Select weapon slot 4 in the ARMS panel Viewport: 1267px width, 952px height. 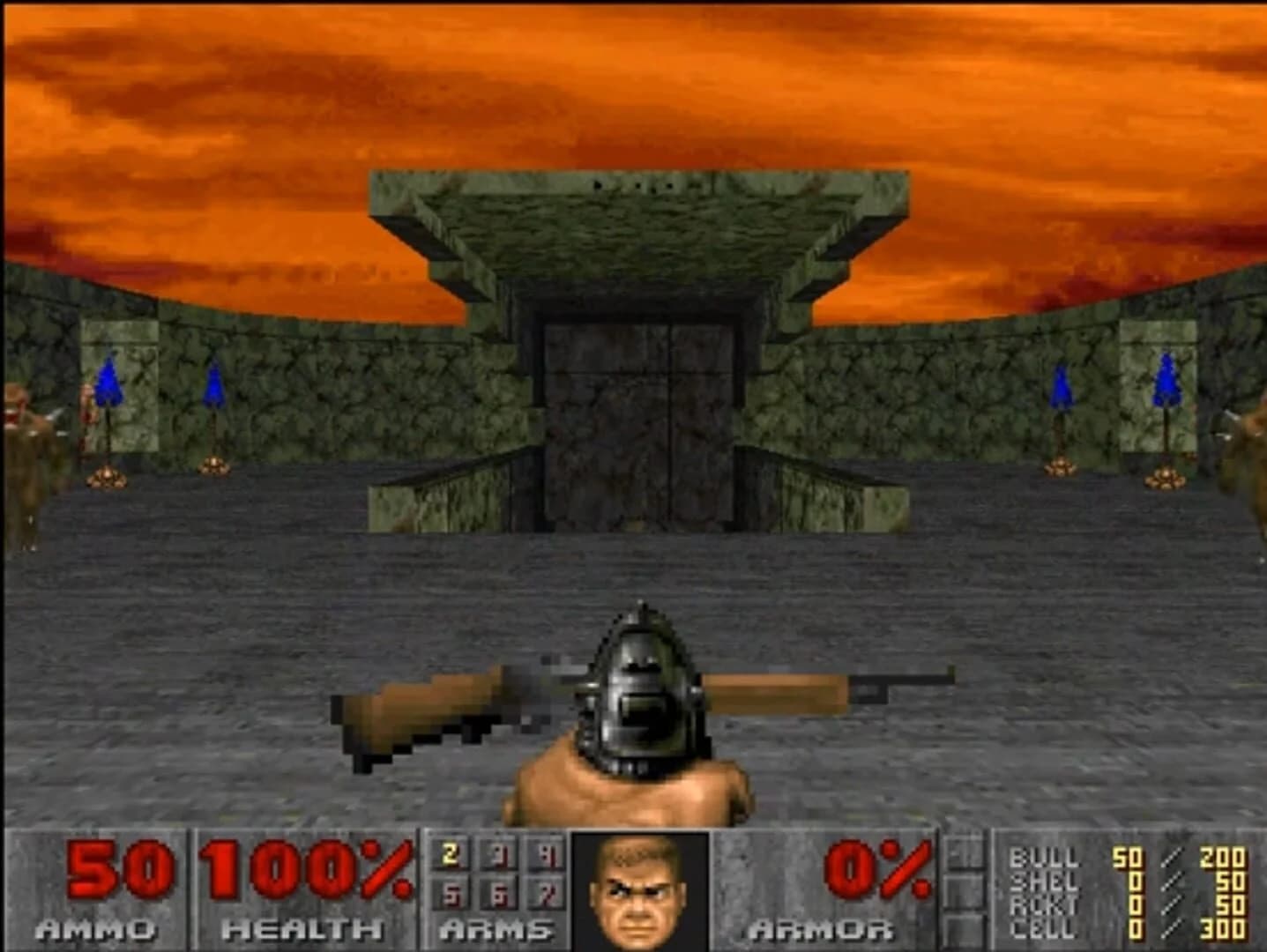coord(548,855)
